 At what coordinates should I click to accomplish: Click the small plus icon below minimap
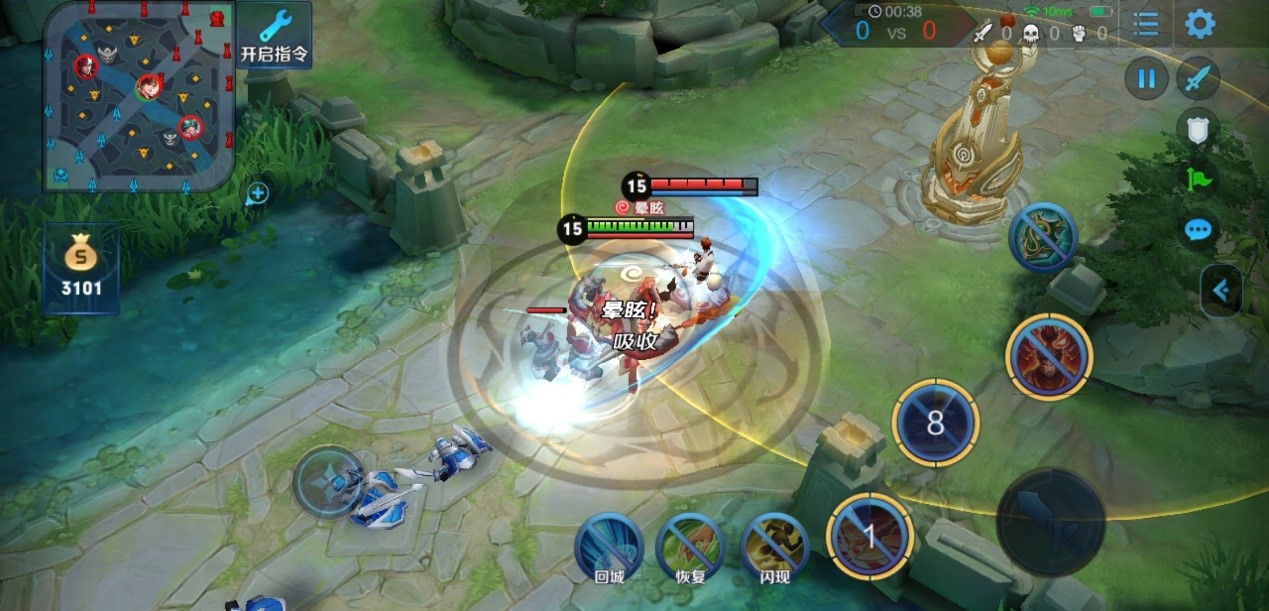(257, 193)
